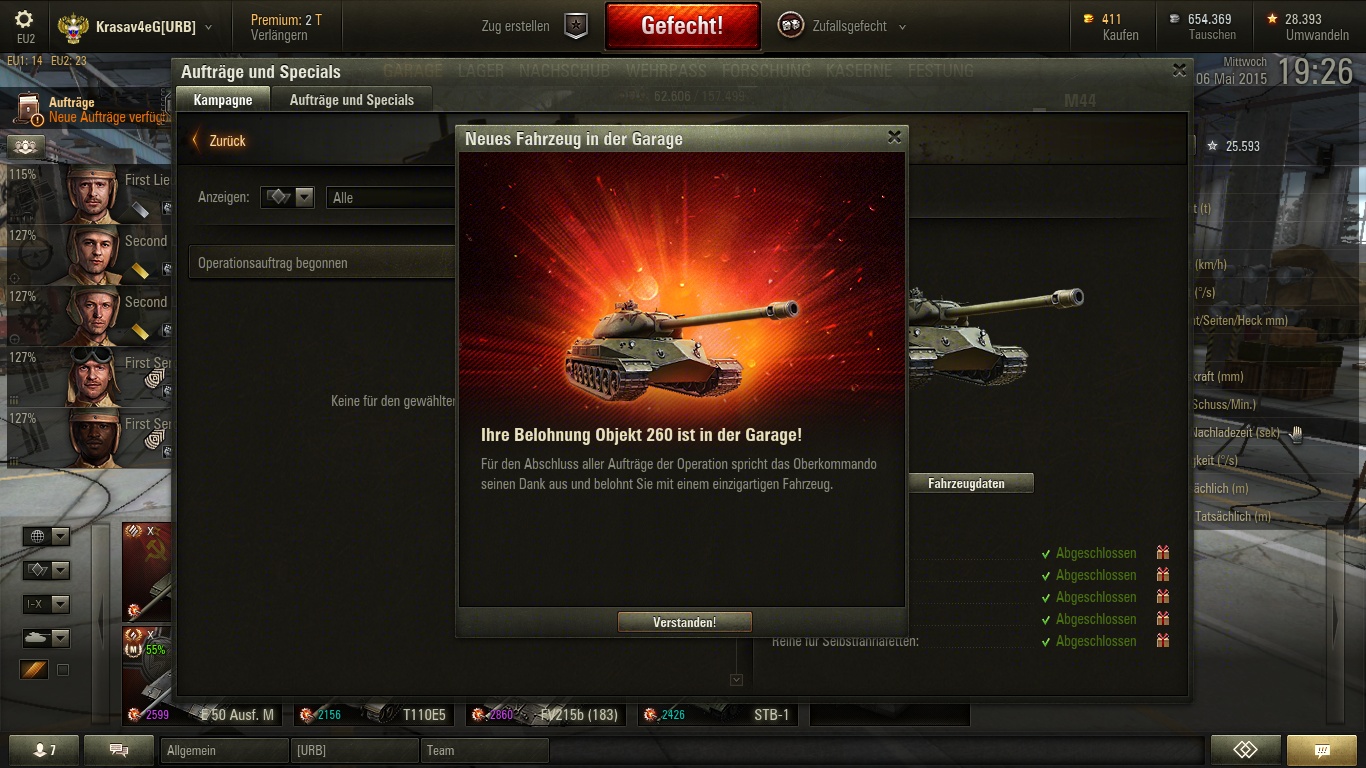Viewport: 1366px width, 768px height.
Task: Open the Zufallsgefecht battle mode dropdown
Action: (x=843, y=27)
